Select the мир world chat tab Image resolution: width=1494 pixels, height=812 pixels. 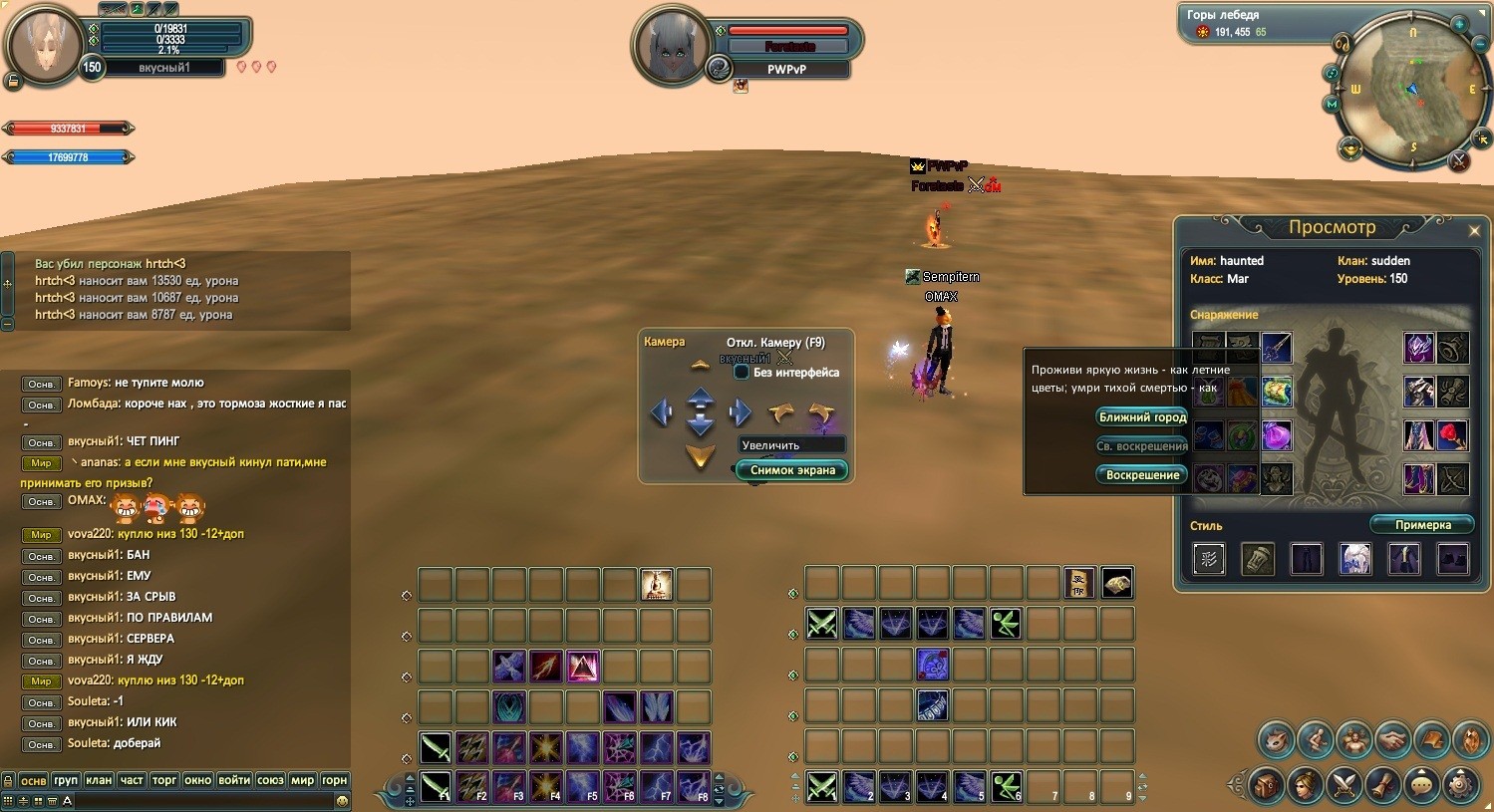[303, 780]
